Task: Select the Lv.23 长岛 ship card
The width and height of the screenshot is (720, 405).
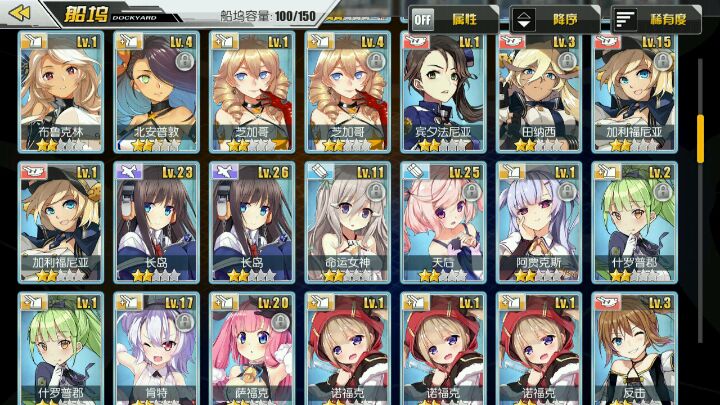Action: [154, 221]
